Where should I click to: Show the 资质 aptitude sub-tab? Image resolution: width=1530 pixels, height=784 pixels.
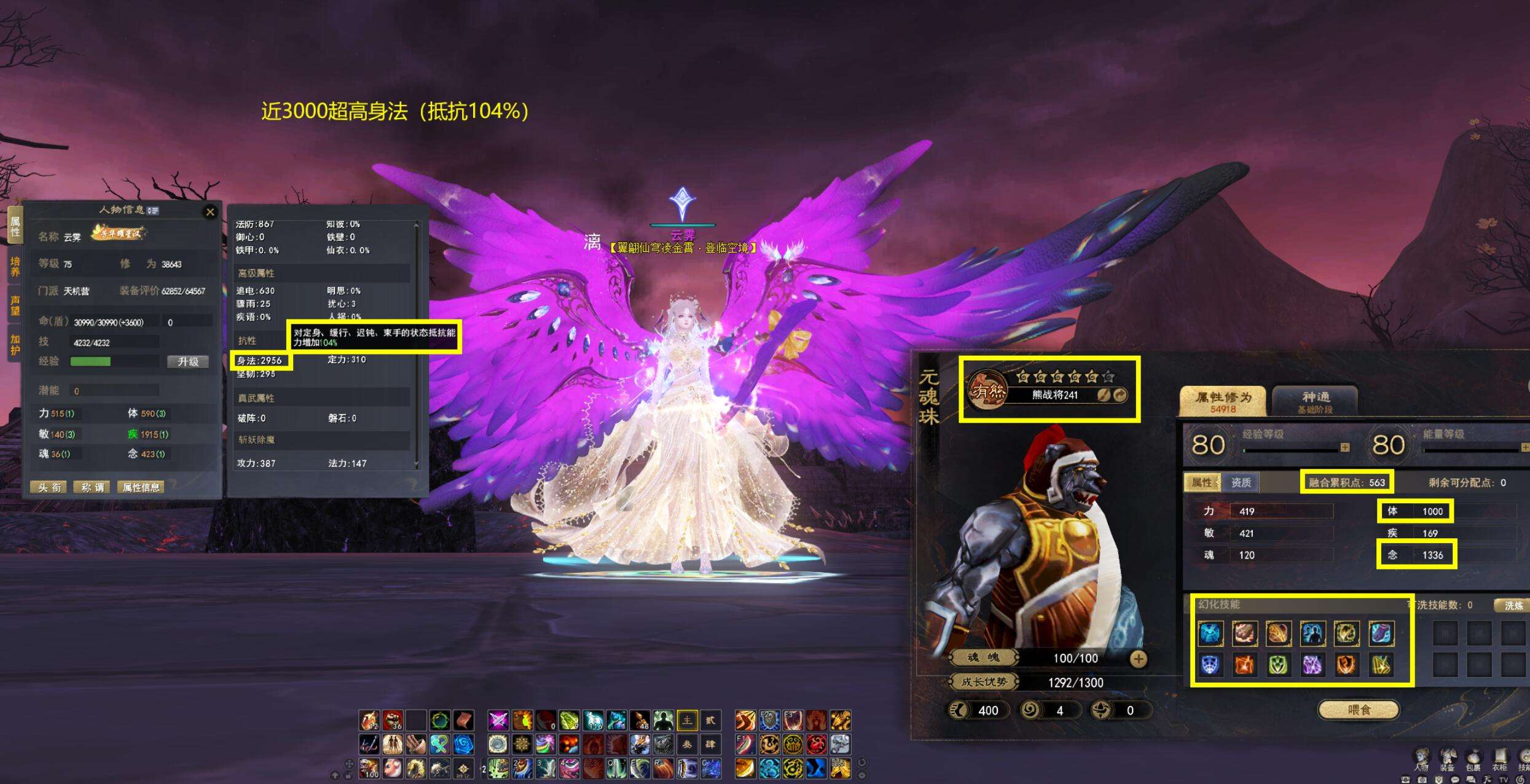(1241, 483)
